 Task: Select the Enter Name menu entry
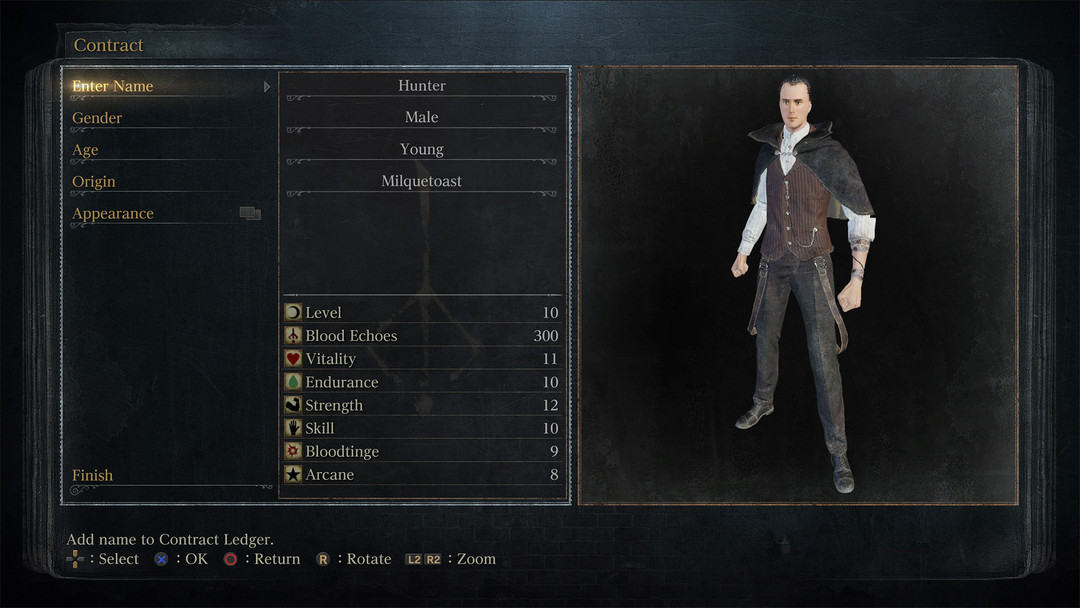pyautogui.click(x=113, y=86)
